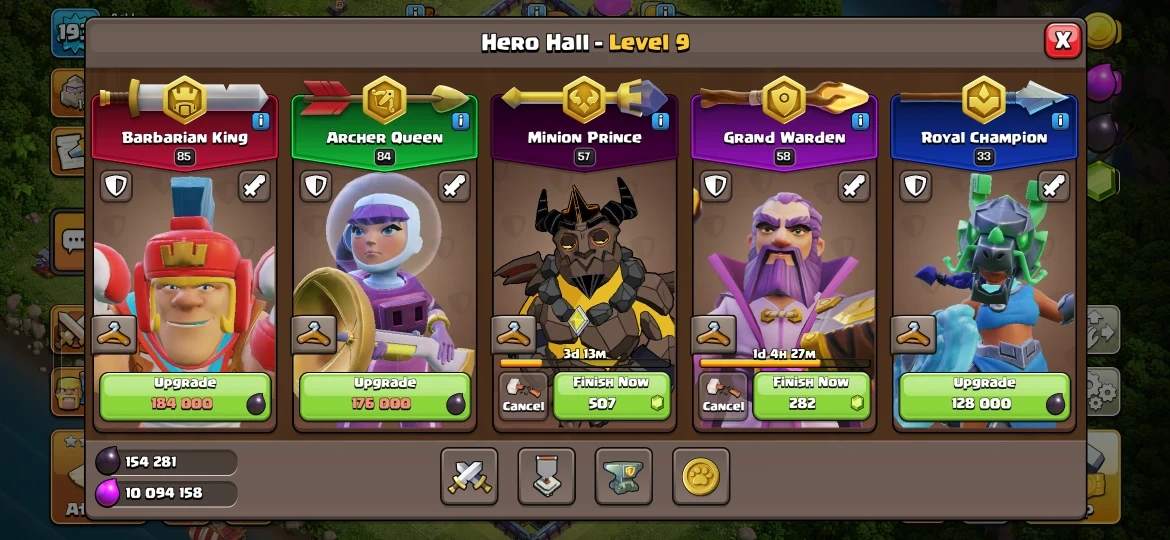Screen dimensions: 1170x540
Task: Open the anvil blacksmith button
Action: (x=624, y=476)
